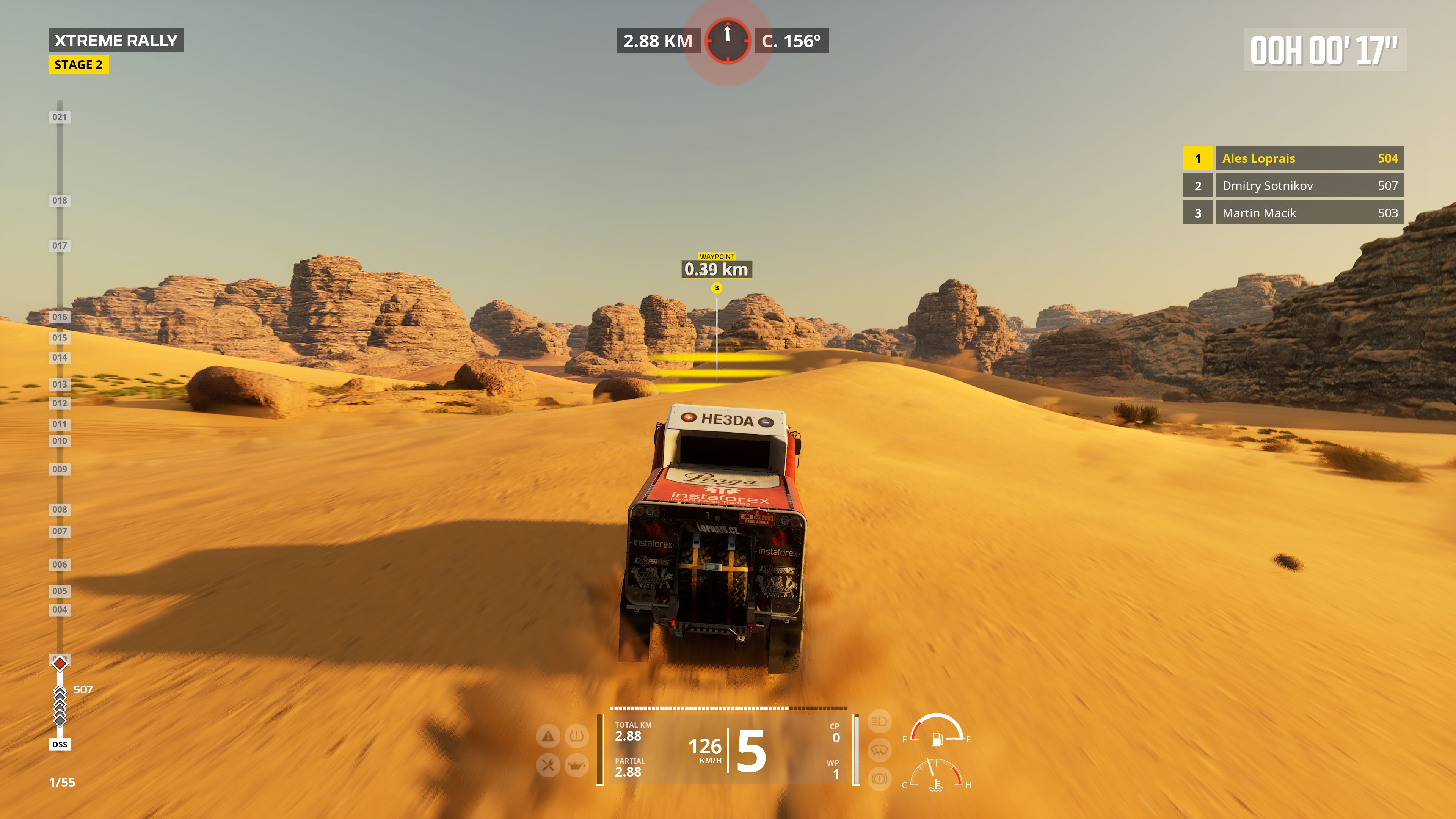Click marker 004 on the progress track

point(60,609)
